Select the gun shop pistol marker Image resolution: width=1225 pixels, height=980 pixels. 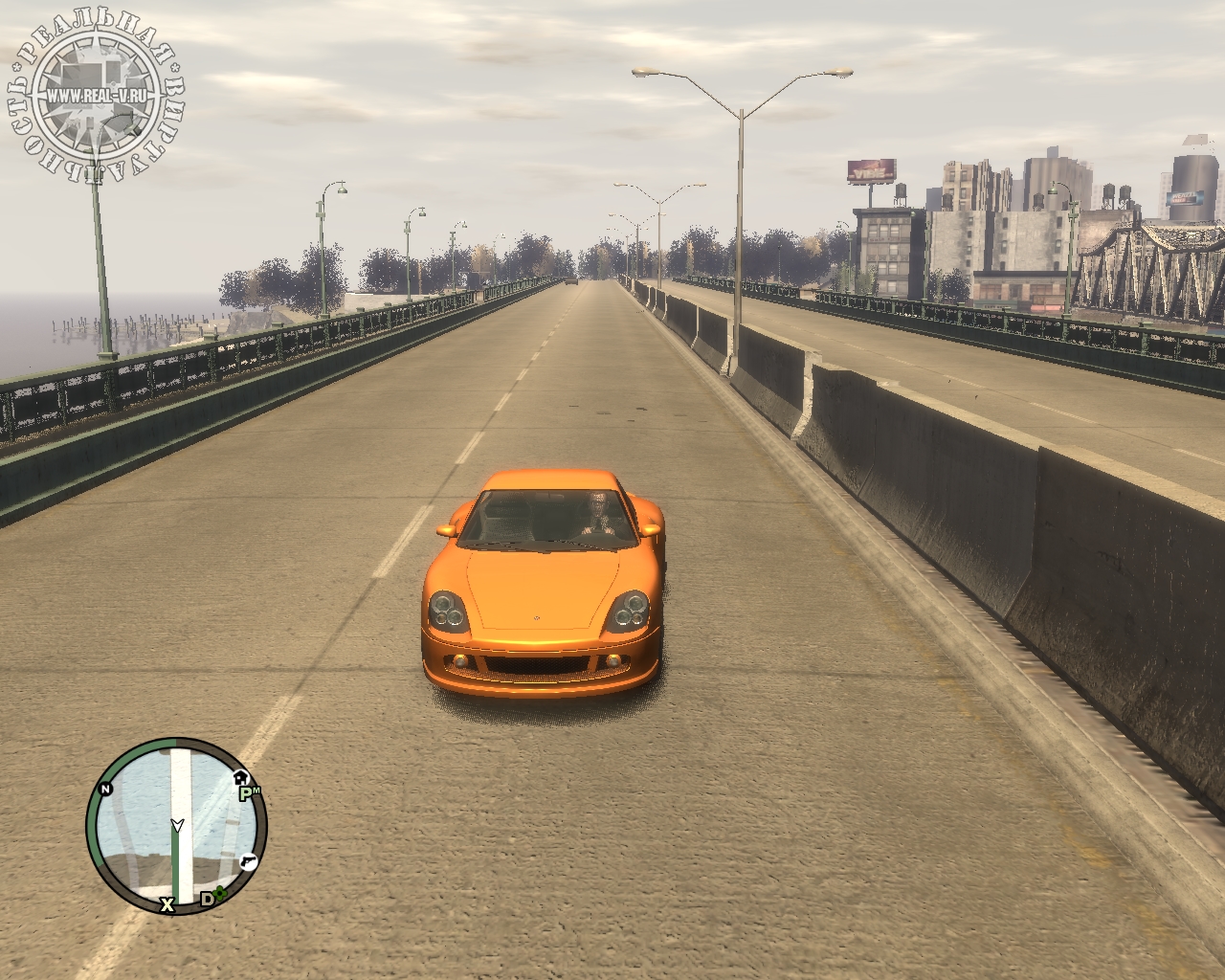249,860
